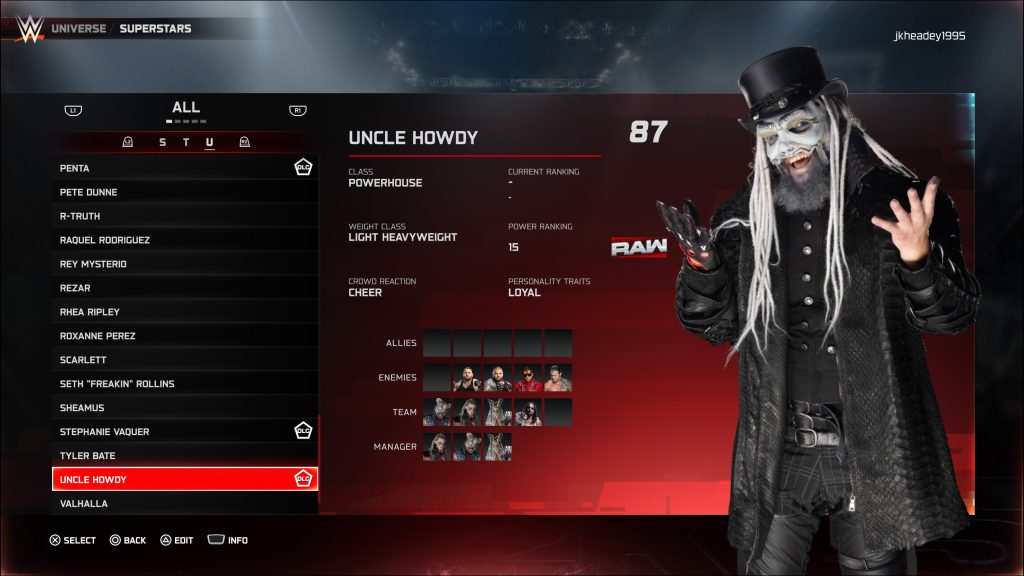Open the ALL roster category selector

pos(186,108)
